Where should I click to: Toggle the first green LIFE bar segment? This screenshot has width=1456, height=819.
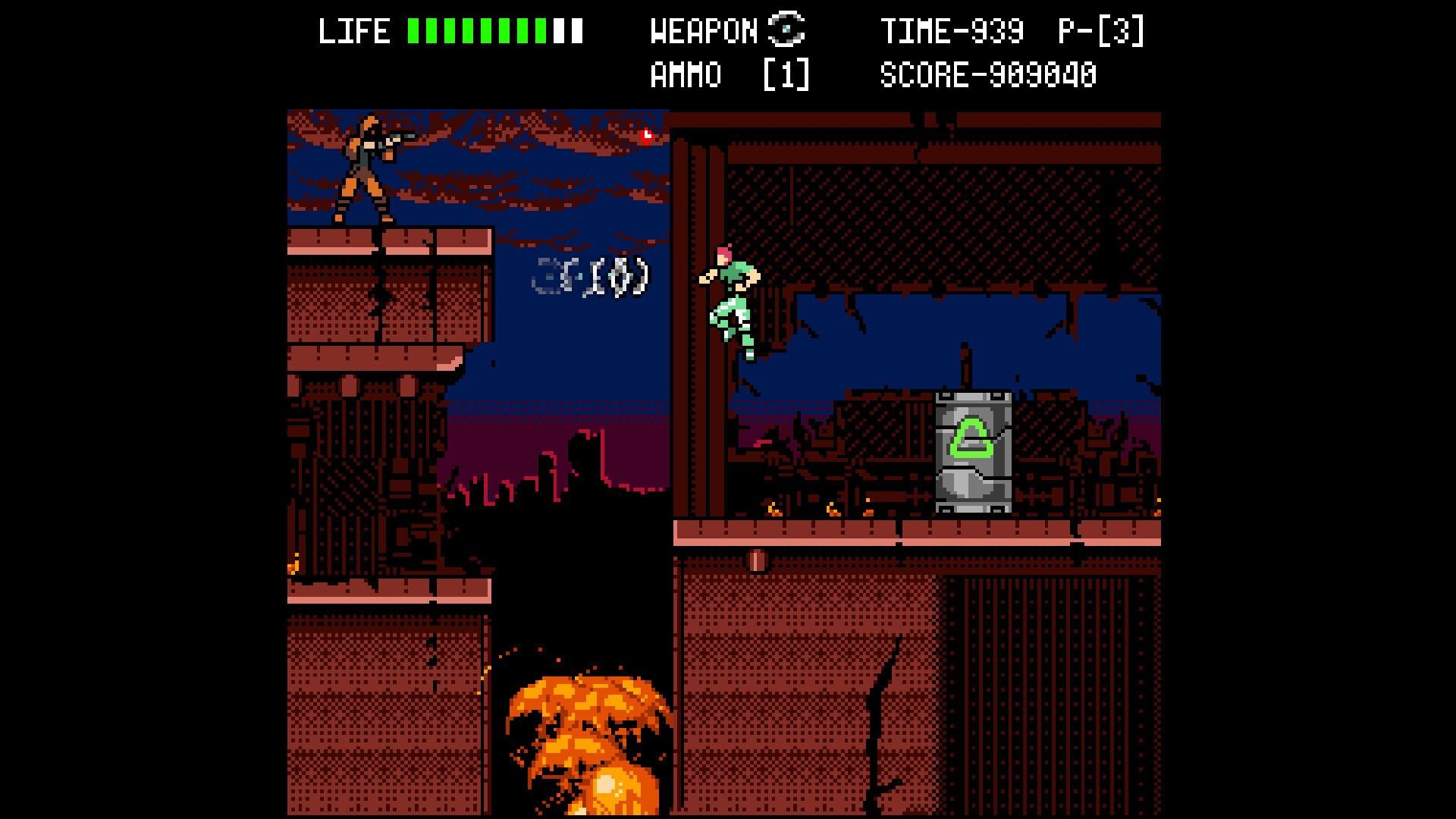413,30
